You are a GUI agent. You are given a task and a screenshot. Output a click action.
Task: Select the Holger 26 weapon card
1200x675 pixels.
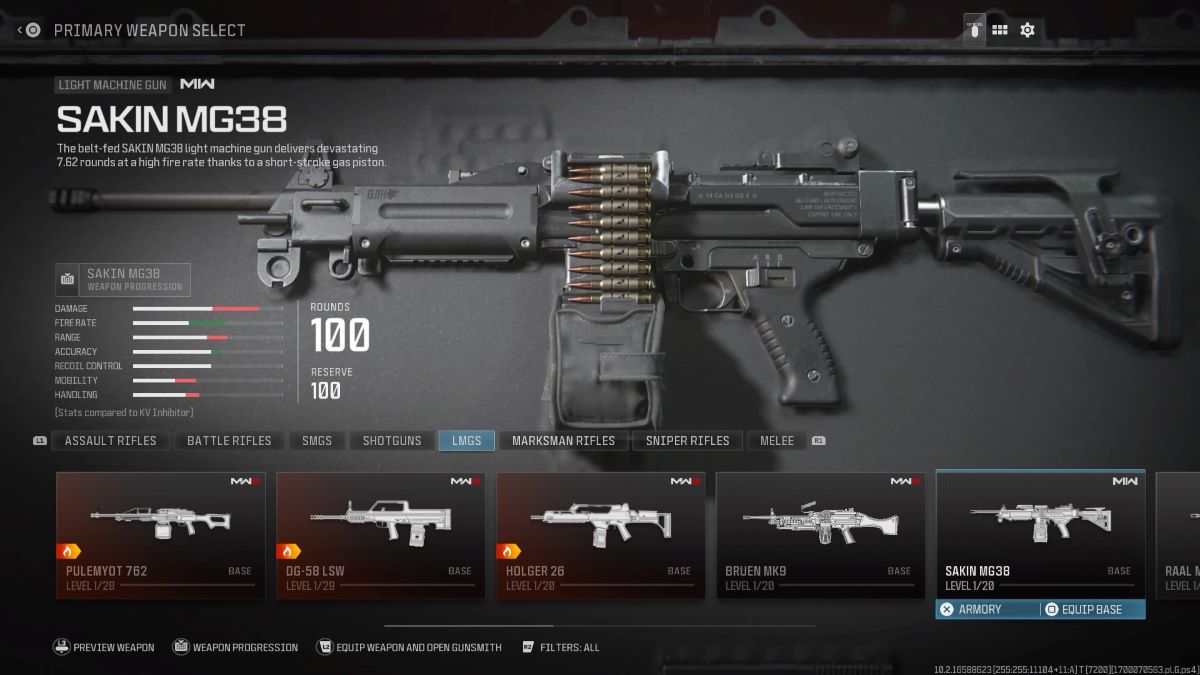click(600, 535)
